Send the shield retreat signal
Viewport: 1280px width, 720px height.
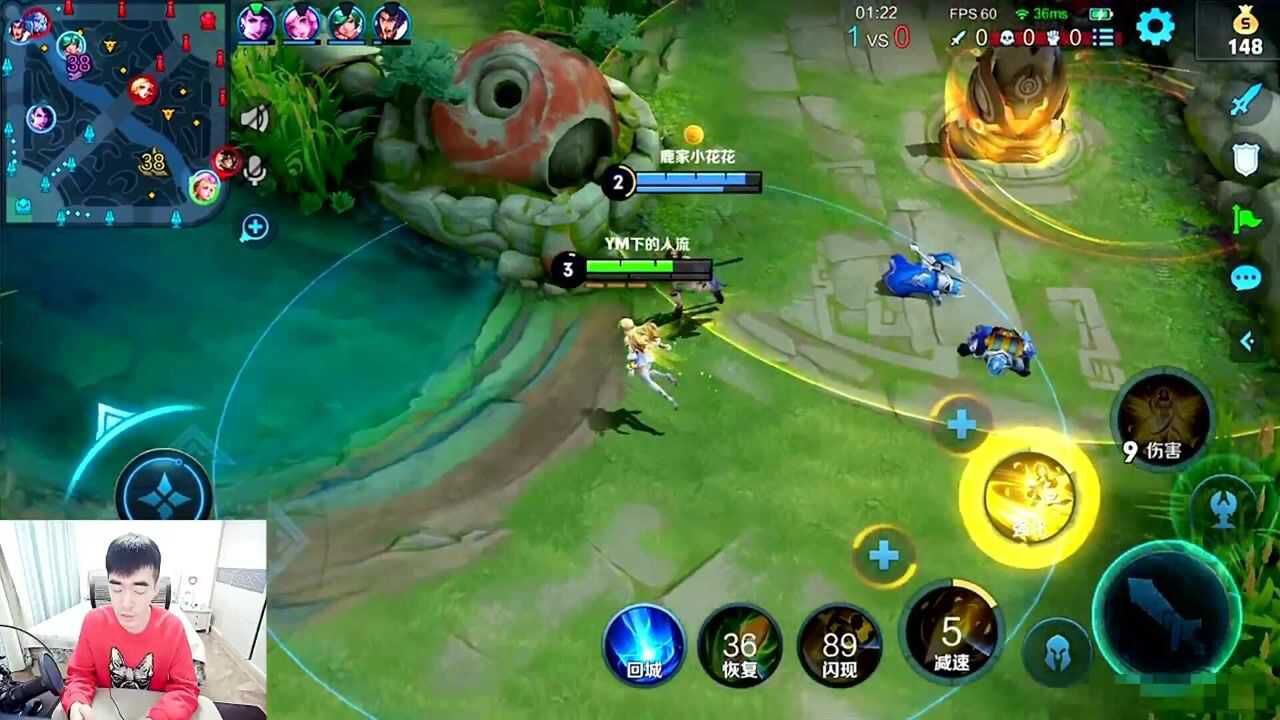pyautogui.click(x=1247, y=158)
